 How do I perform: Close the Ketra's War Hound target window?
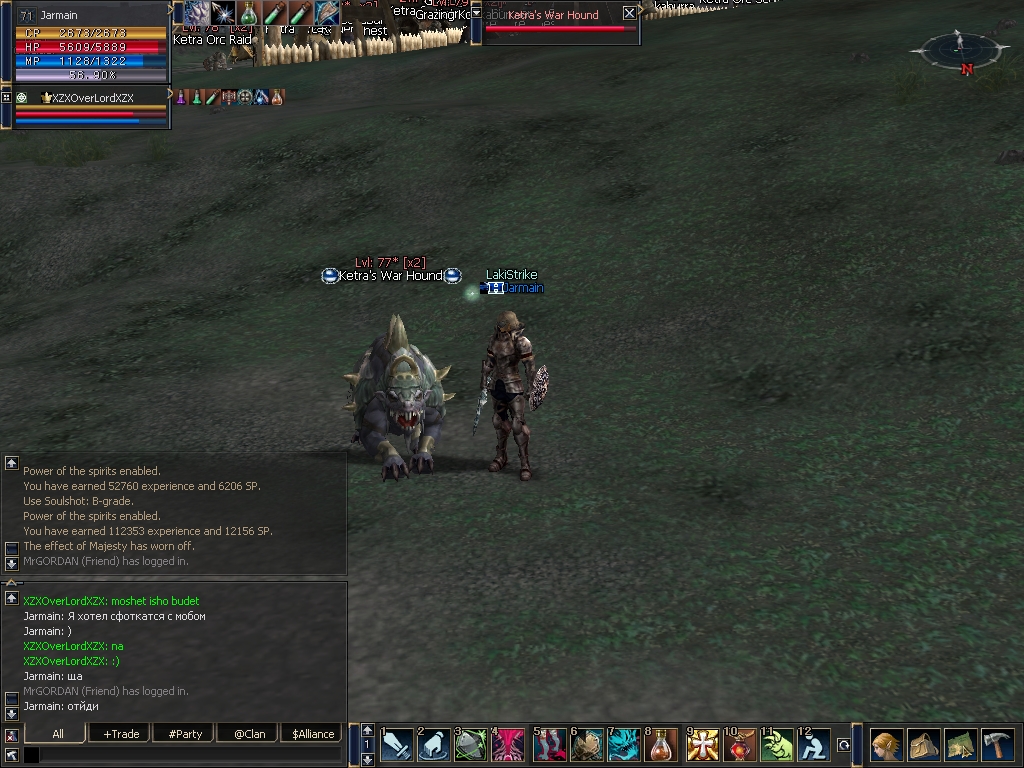click(x=629, y=13)
